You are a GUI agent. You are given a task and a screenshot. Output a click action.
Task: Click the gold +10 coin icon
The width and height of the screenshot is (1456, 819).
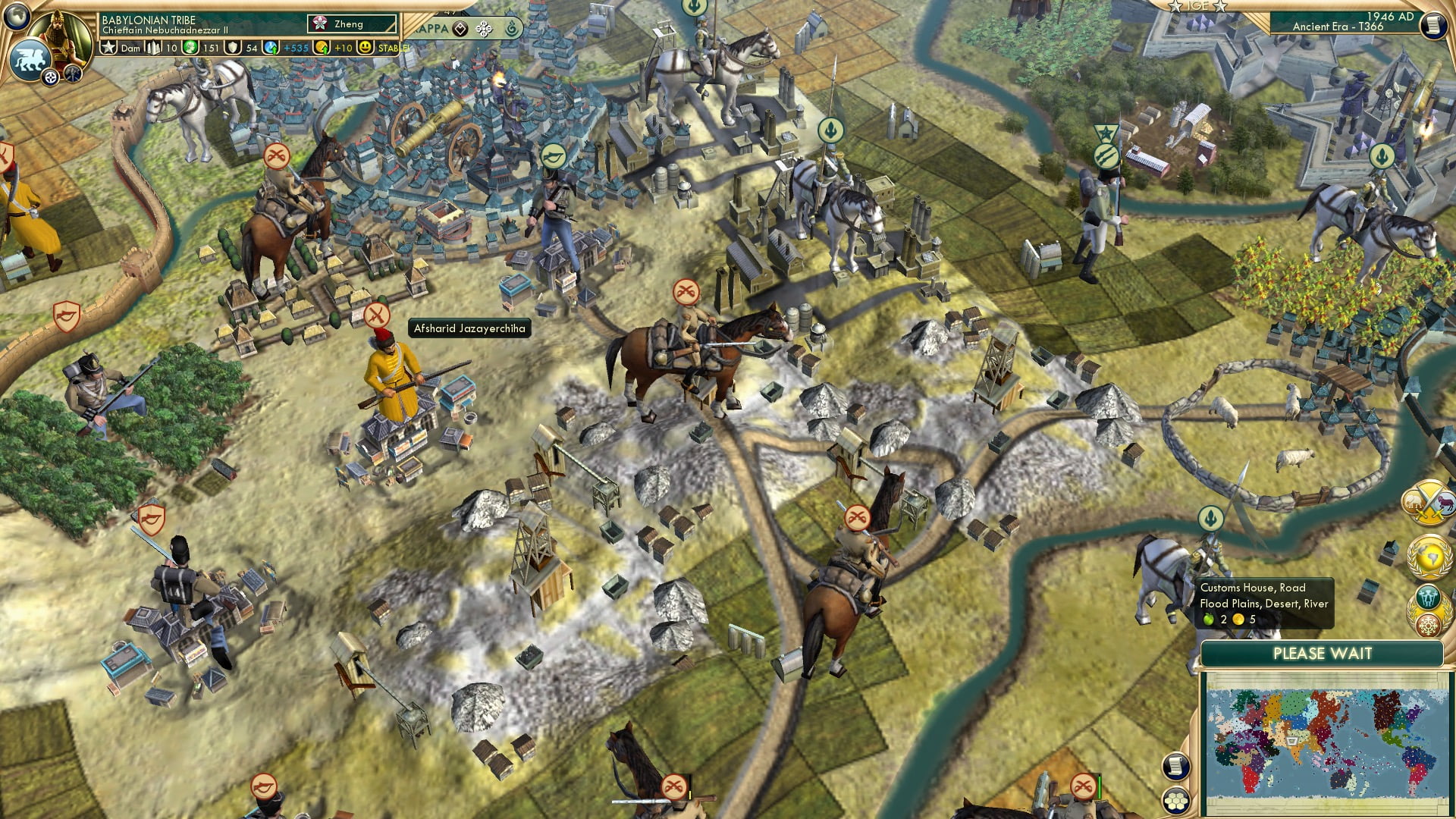pos(322,48)
